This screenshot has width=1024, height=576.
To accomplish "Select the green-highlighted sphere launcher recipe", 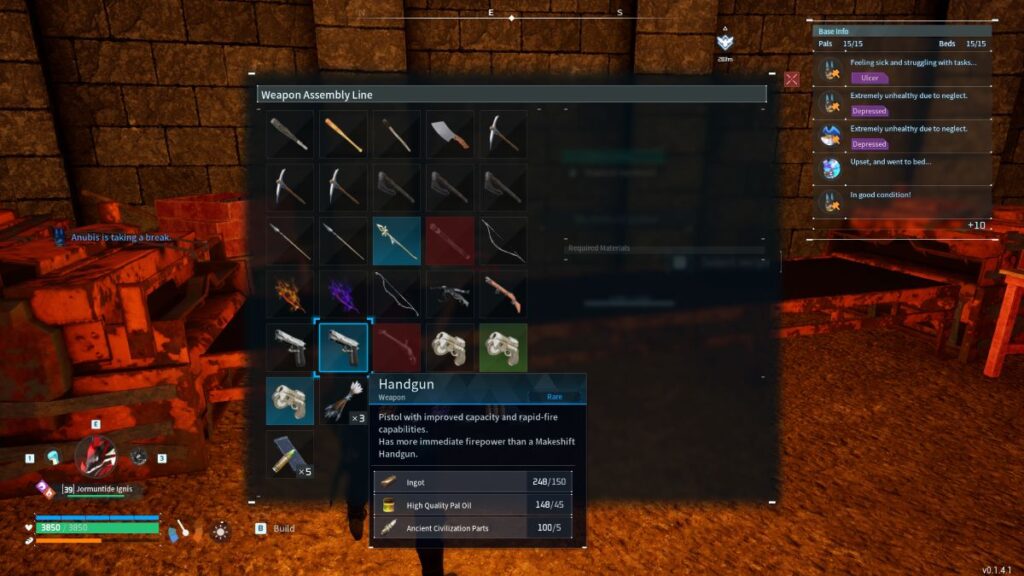I will [503, 347].
